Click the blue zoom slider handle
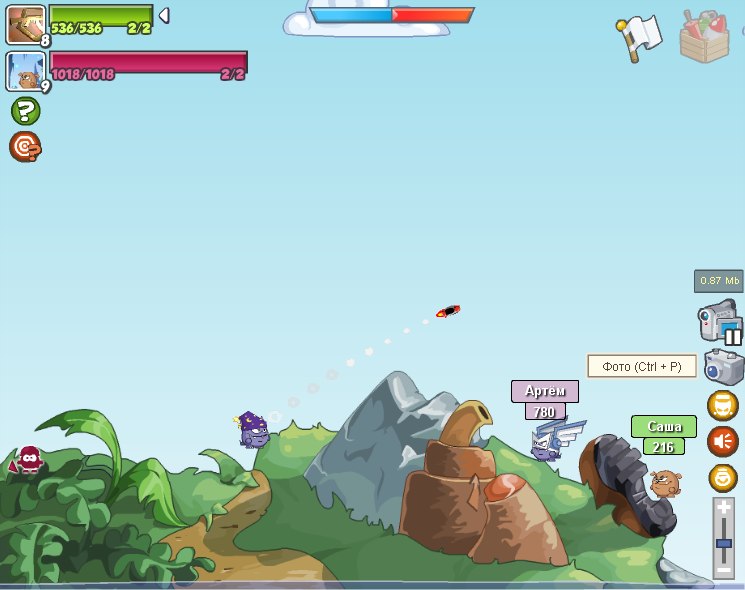This screenshot has height=590, width=745. coord(724,544)
